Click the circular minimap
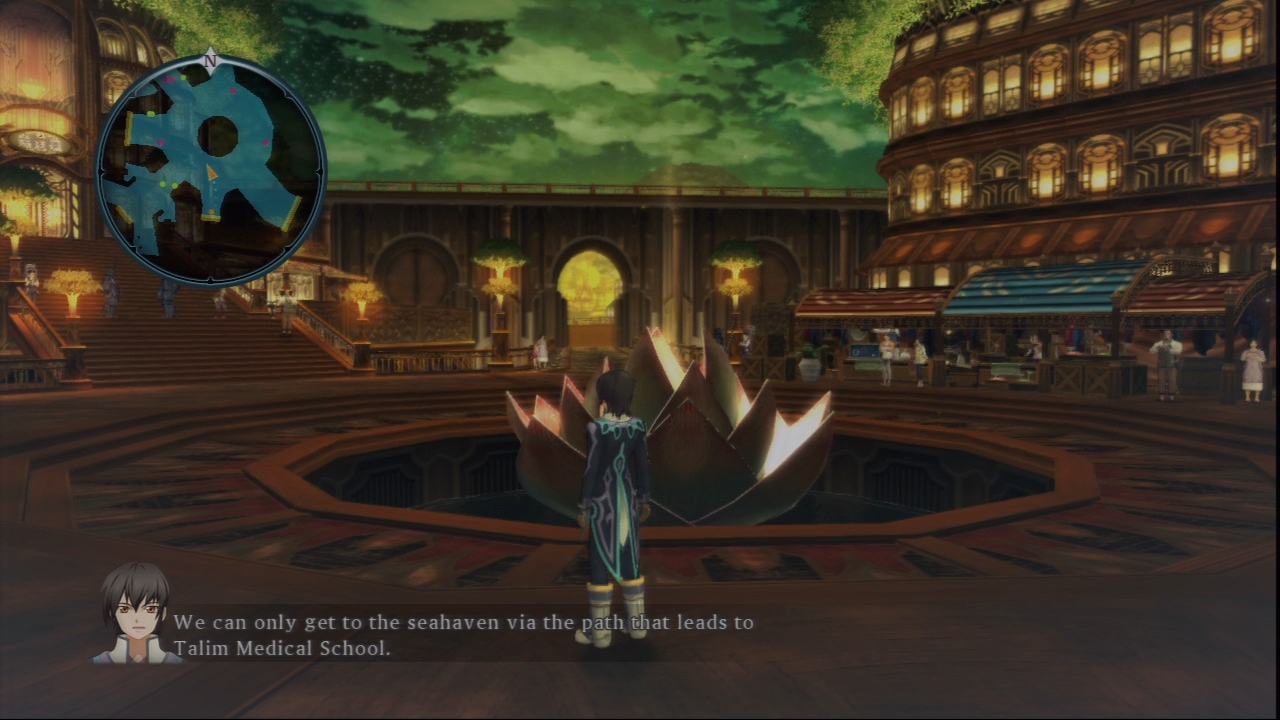The height and width of the screenshot is (720, 1280). (x=211, y=169)
